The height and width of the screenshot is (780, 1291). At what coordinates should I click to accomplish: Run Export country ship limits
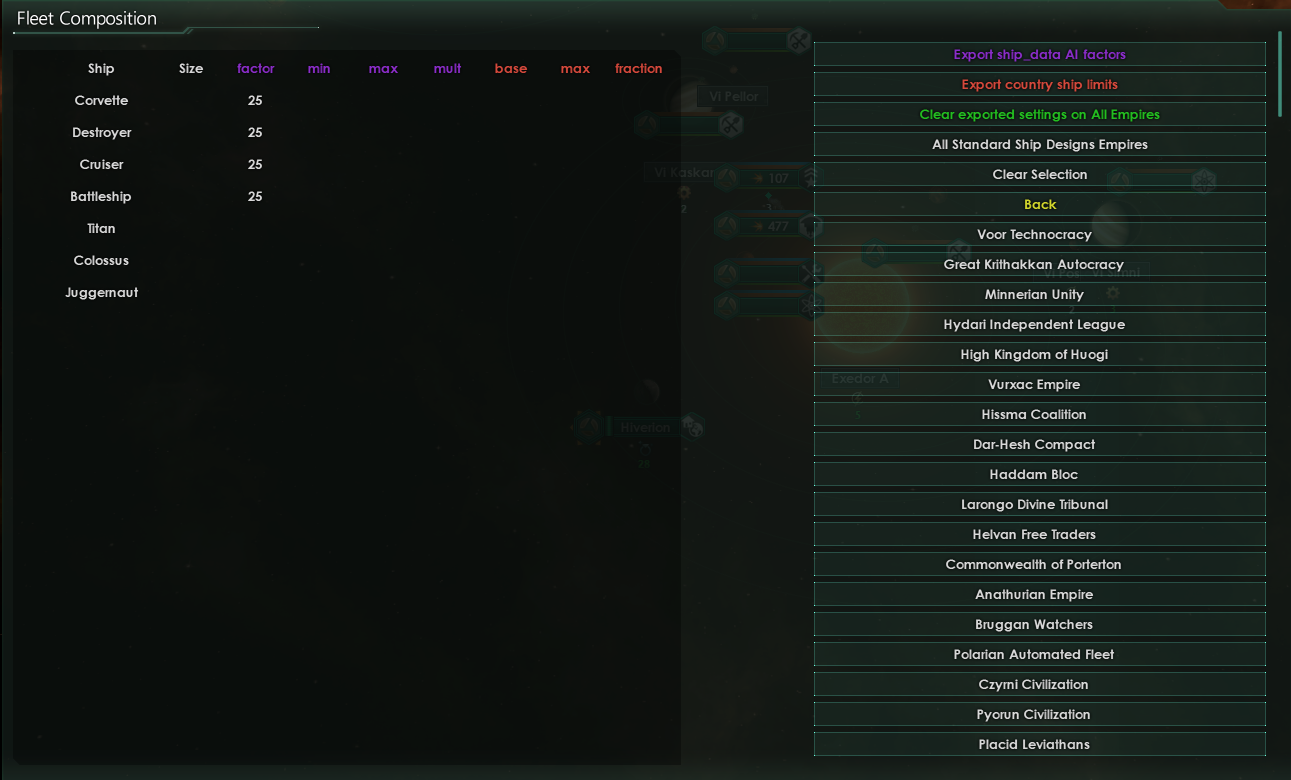coord(1040,84)
